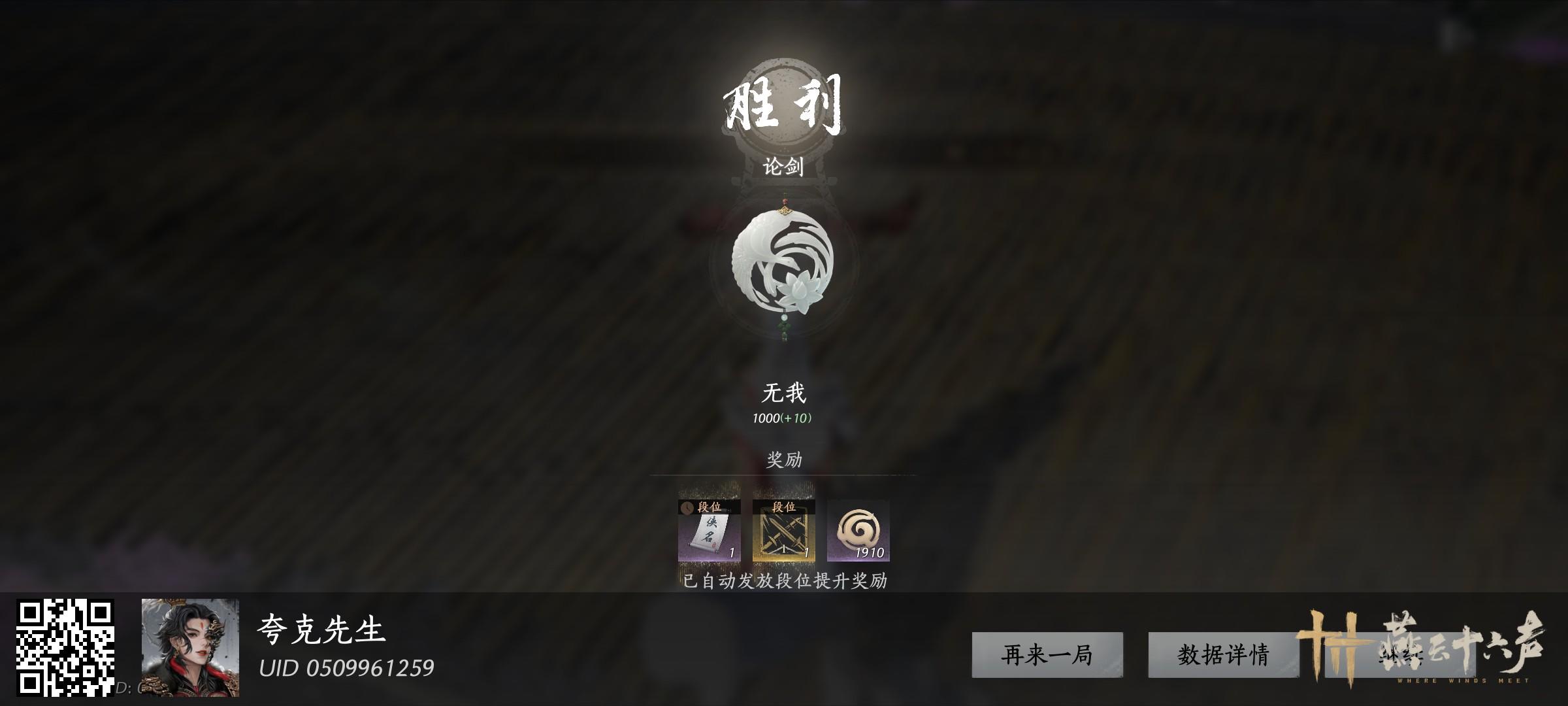Click the 胜利 victory title

coord(782,105)
